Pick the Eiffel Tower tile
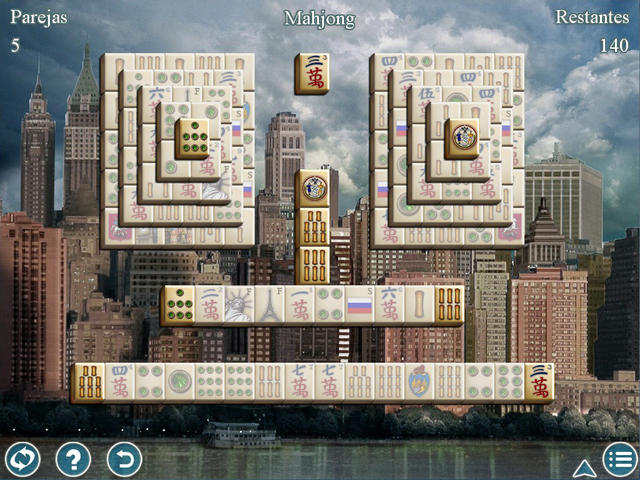Image resolution: width=640 pixels, height=480 pixels. 269,306
